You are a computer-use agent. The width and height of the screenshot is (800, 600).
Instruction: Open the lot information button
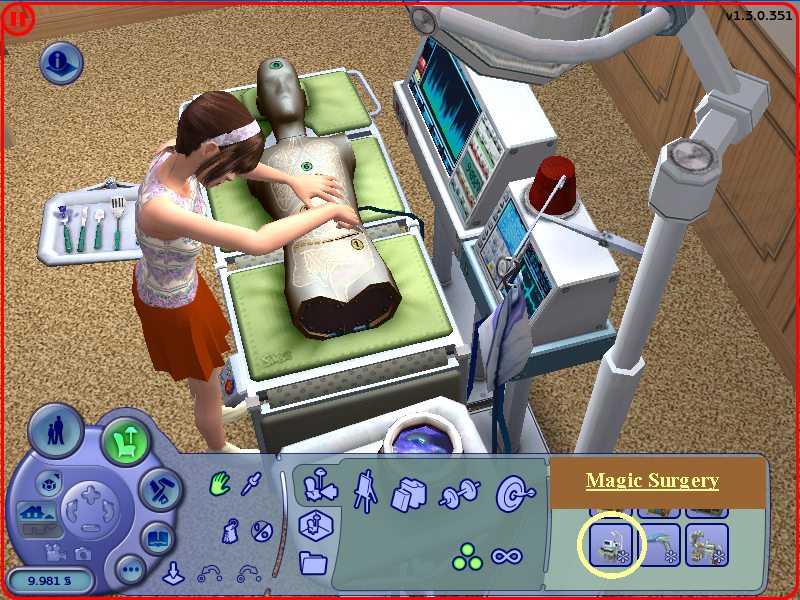pos(61,64)
